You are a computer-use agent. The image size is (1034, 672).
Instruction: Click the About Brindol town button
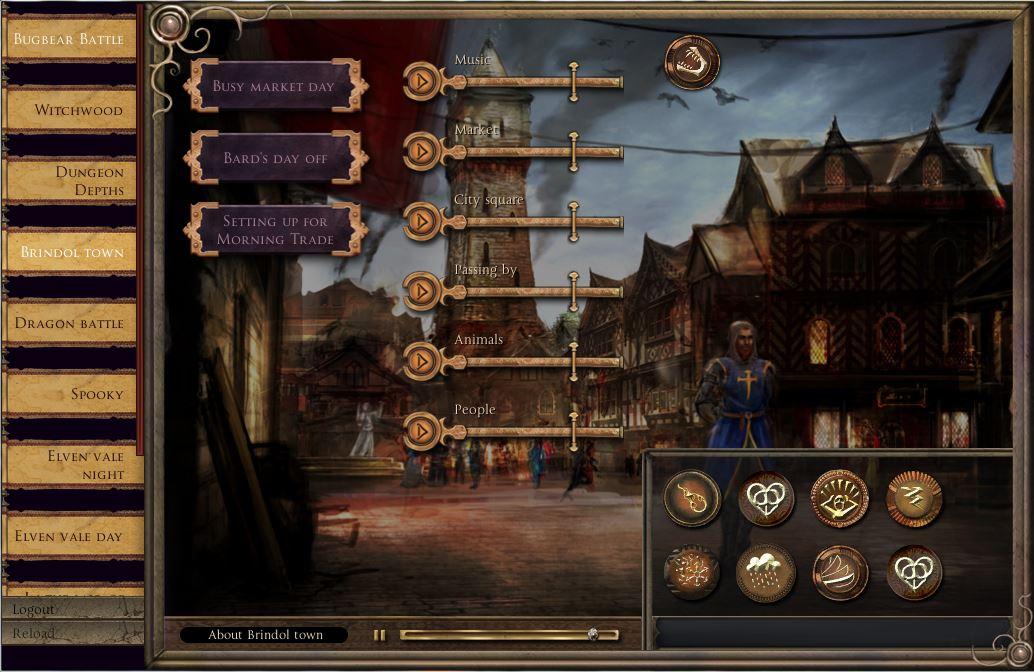[264, 635]
